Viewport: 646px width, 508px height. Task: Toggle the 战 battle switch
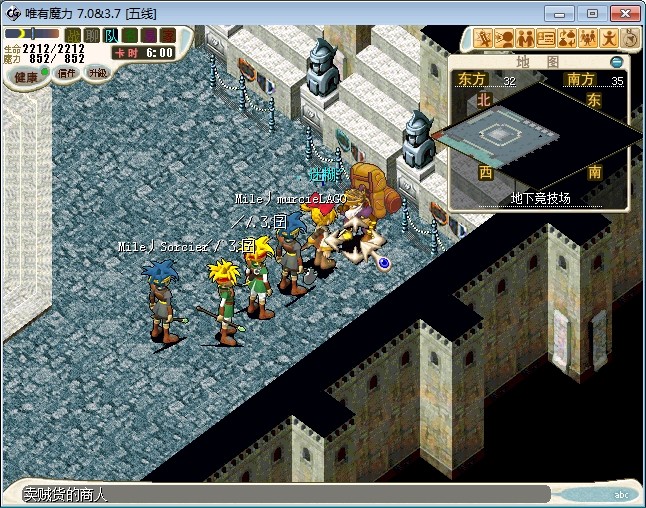click(73, 36)
